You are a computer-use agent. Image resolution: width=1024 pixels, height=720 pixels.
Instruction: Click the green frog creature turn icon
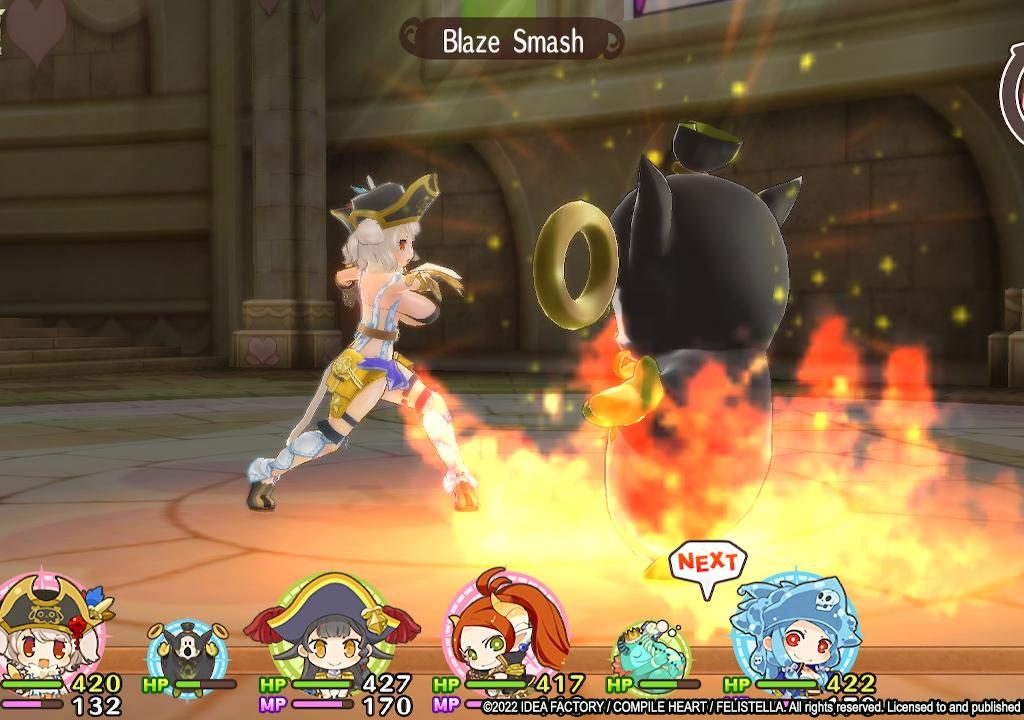pos(649,652)
